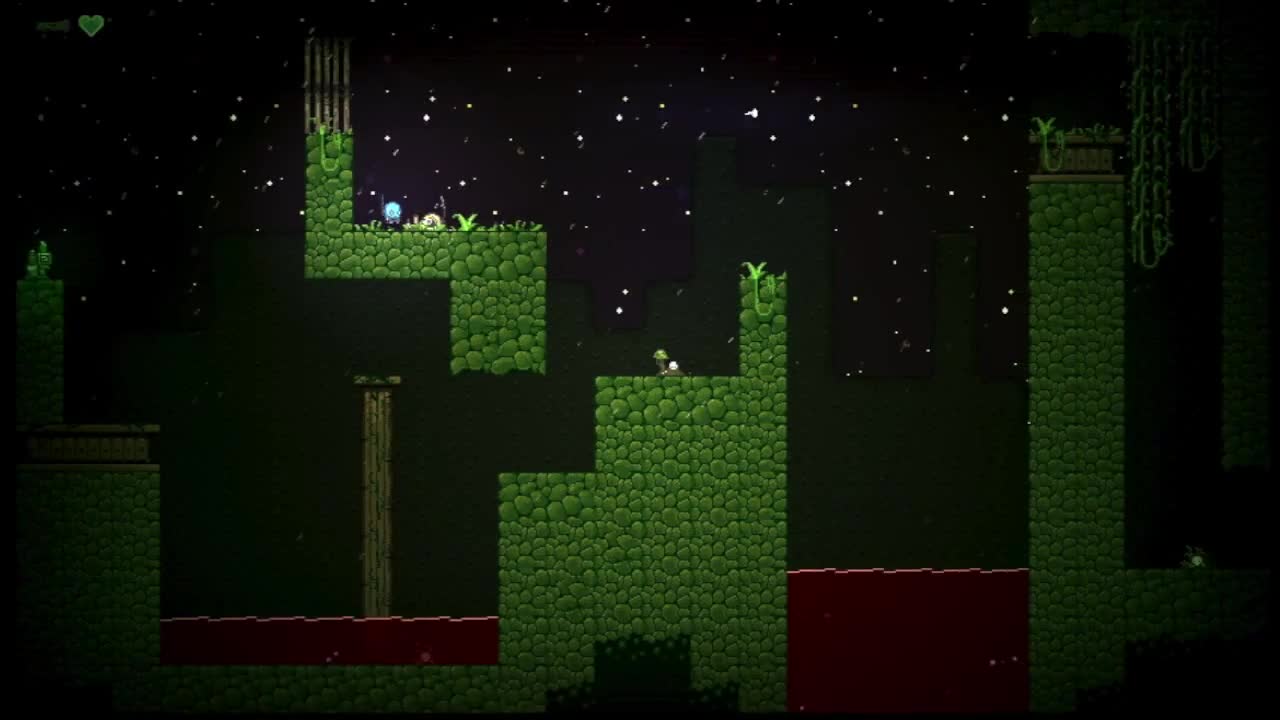Viewport: 1280px width, 720px height.
Task: Select the upper stone ruin column
Action: 325,80
